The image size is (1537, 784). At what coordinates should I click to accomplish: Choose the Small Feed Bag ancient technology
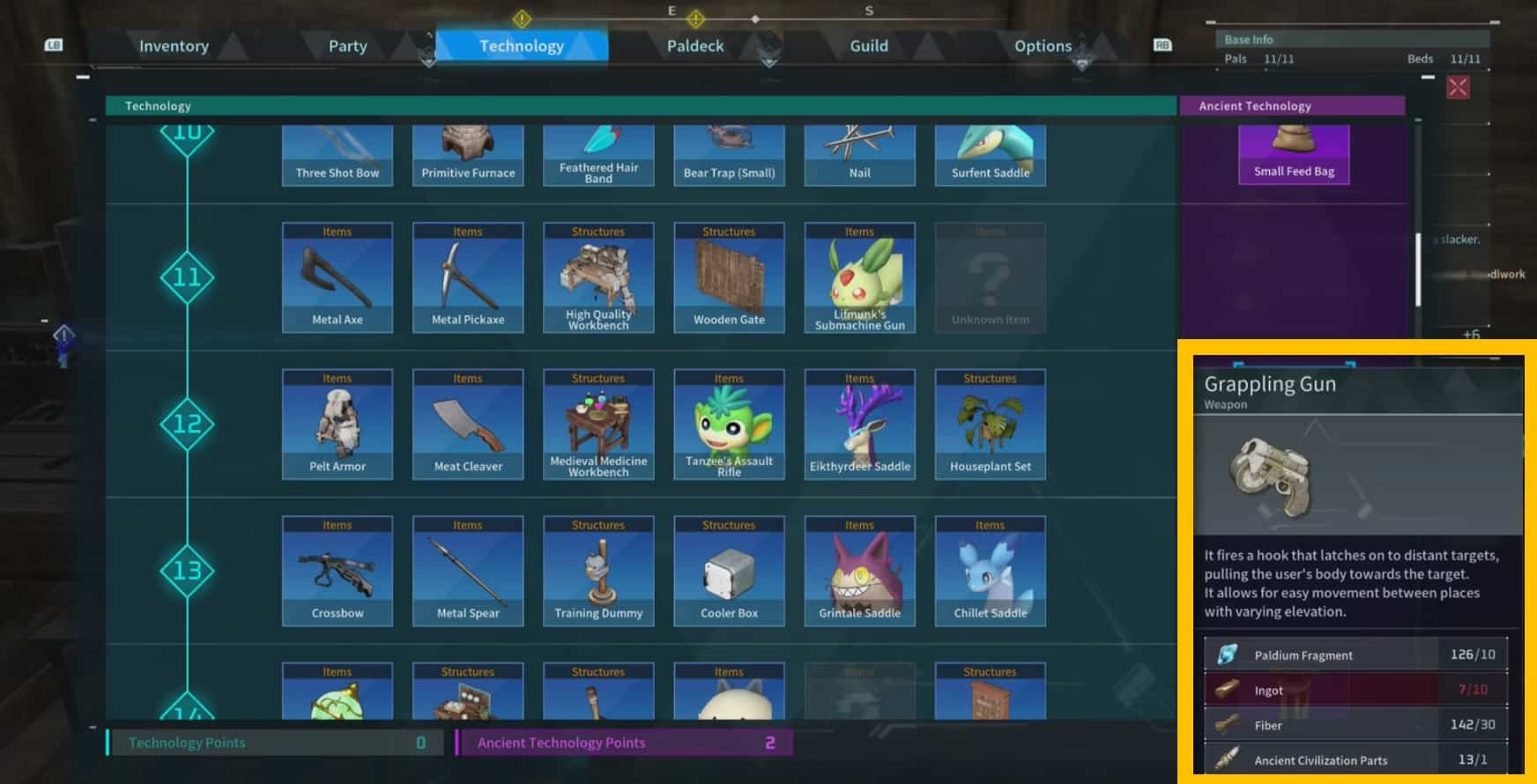[1294, 153]
